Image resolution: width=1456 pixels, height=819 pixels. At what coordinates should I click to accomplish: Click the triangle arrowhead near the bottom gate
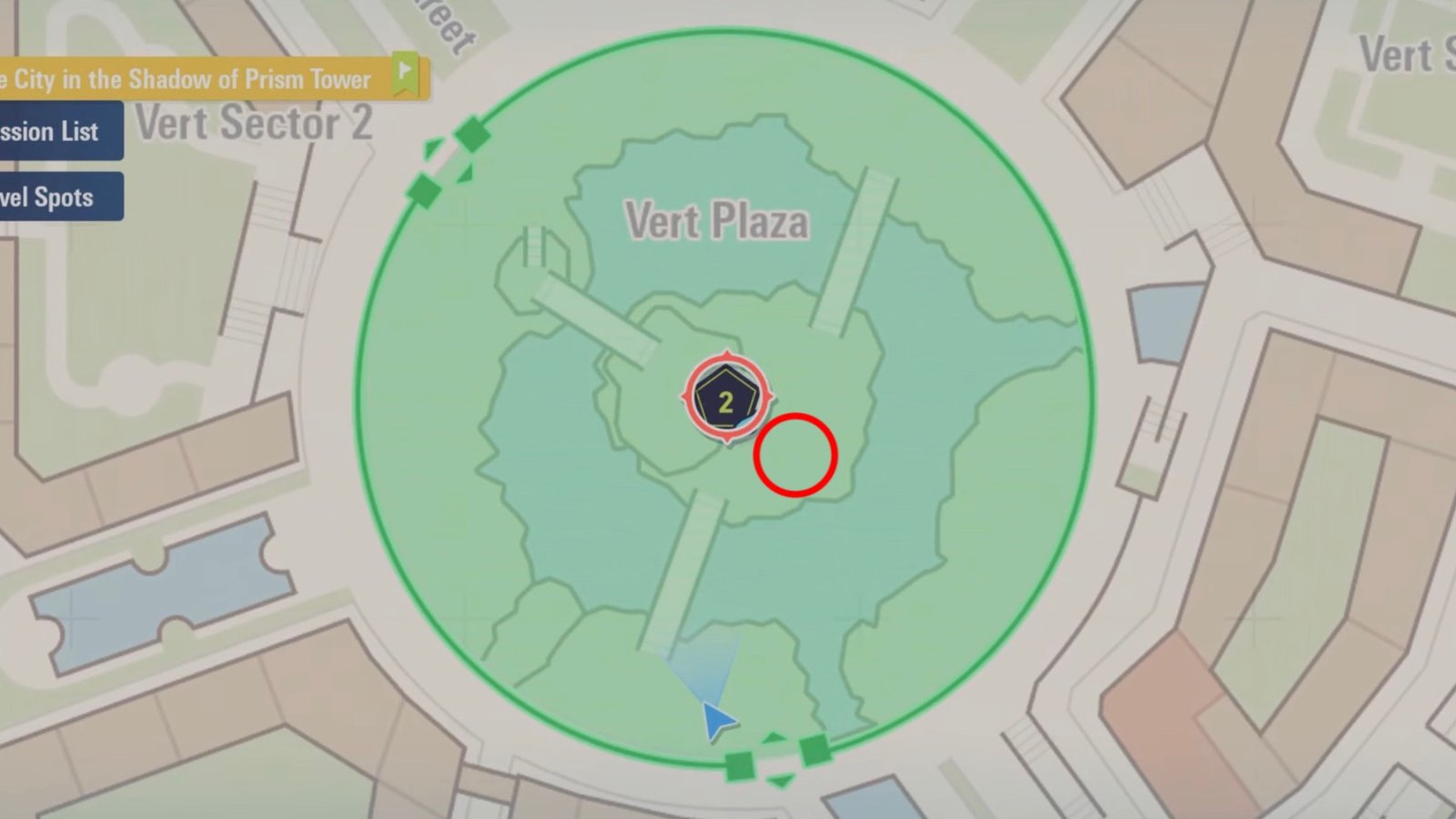point(780,780)
